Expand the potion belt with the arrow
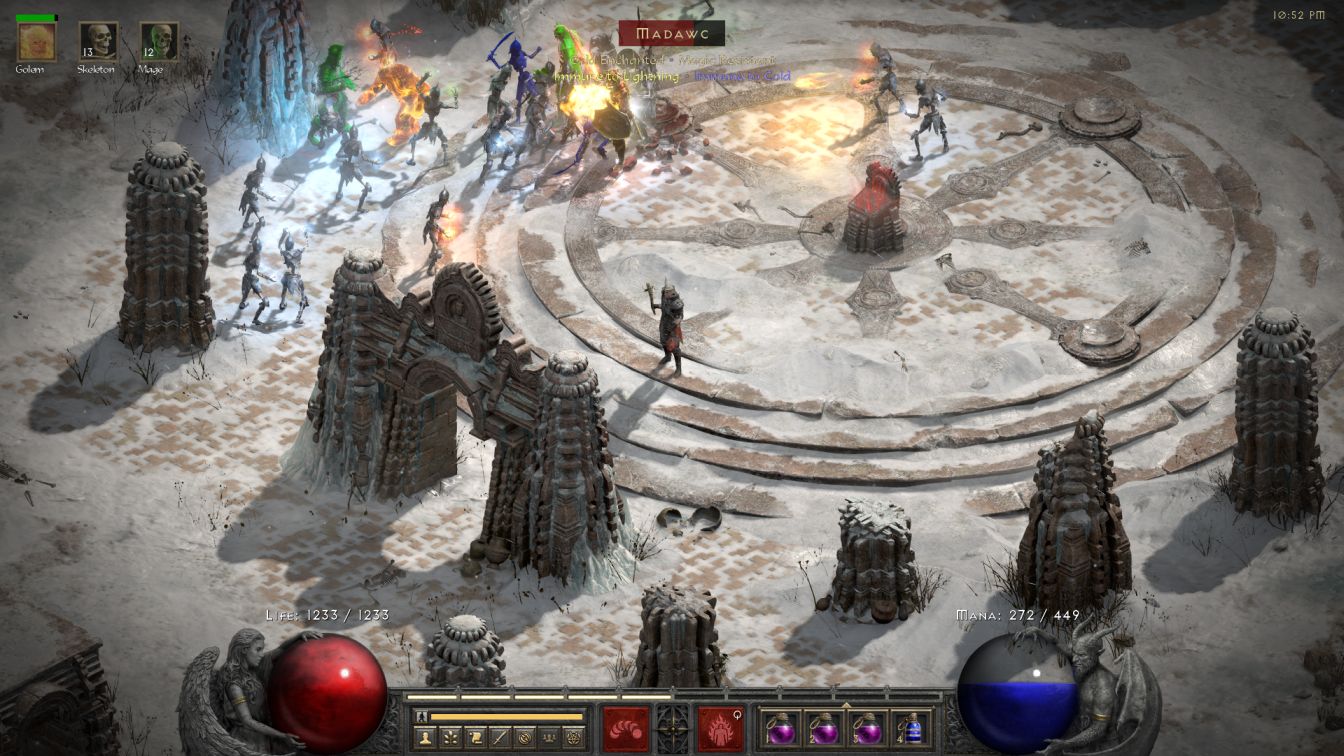1344x756 pixels. pos(846,704)
